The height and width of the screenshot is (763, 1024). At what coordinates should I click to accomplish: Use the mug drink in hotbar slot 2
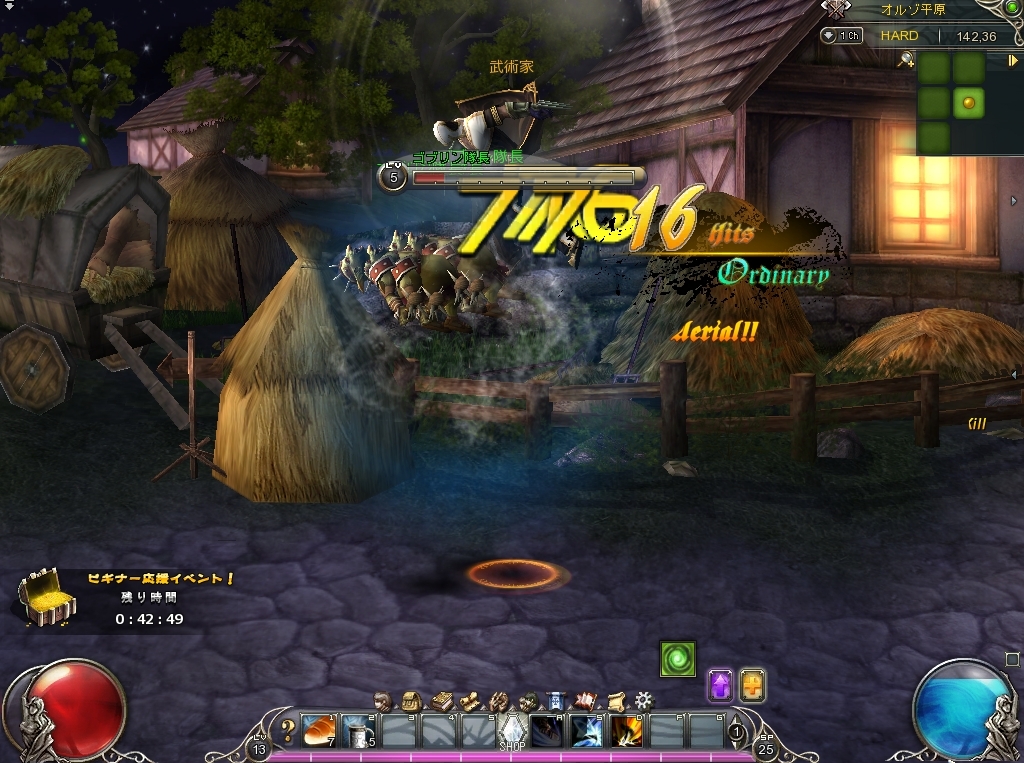(x=358, y=731)
